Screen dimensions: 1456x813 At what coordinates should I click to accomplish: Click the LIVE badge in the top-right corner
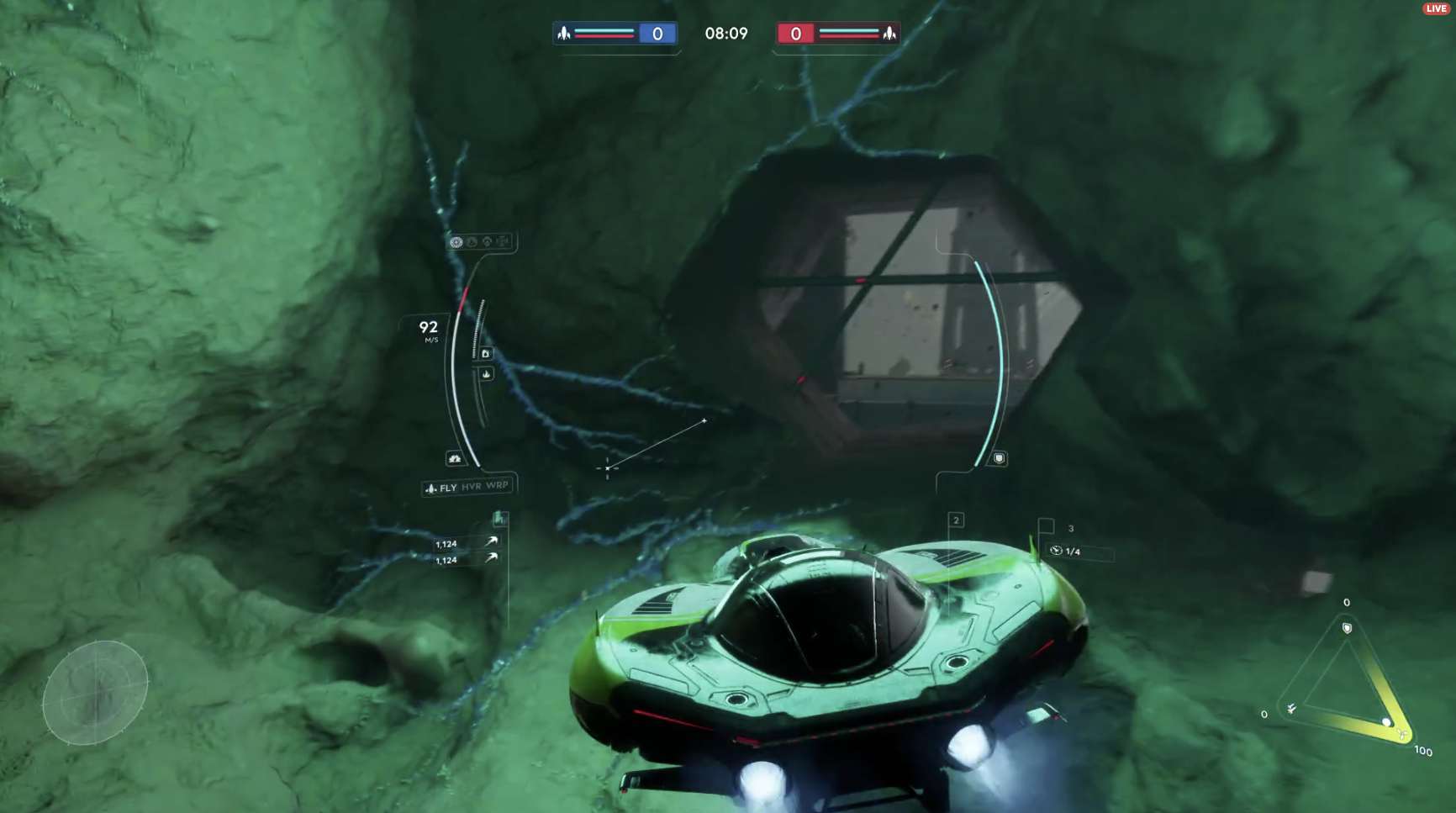click(x=1435, y=8)
